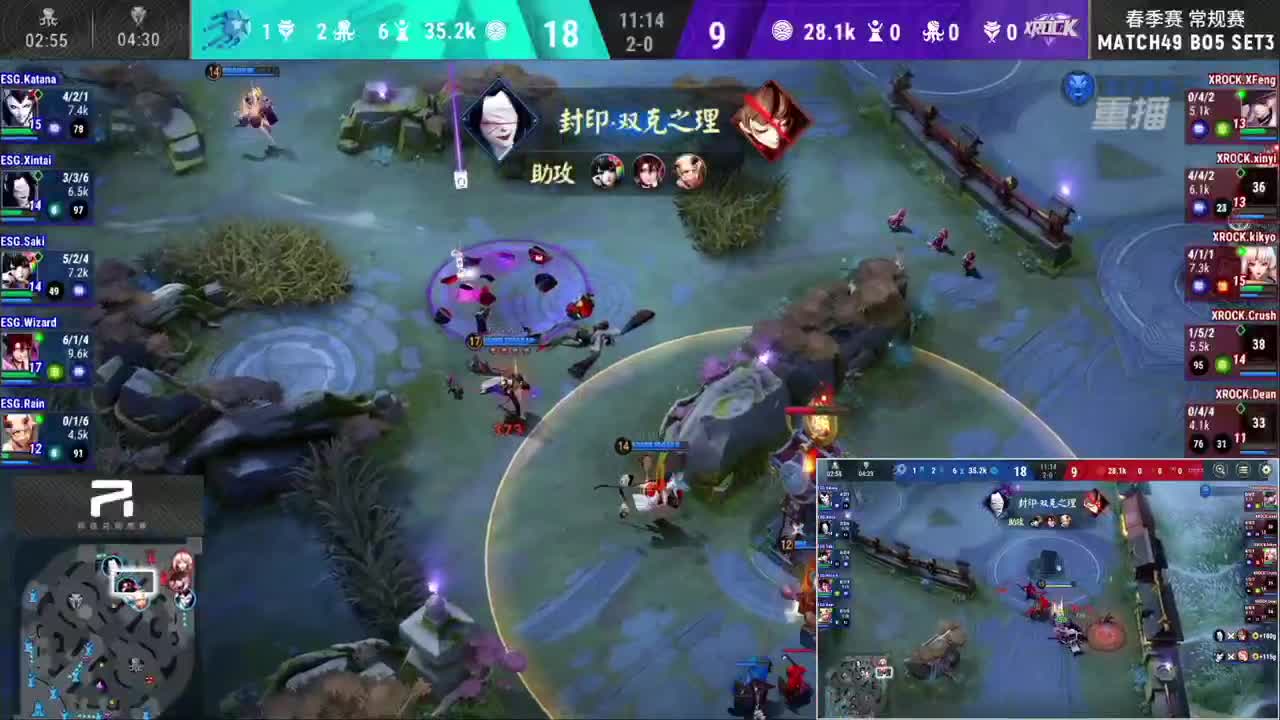Click the tyrant kill icon beside ESG's count of 2
This screenshot has height=720, width=1280.
[345, 32]
